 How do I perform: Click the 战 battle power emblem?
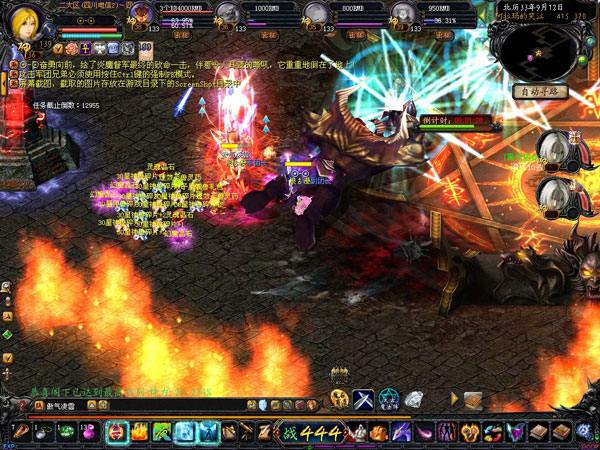pyautogui.click(x=288, y=432)
